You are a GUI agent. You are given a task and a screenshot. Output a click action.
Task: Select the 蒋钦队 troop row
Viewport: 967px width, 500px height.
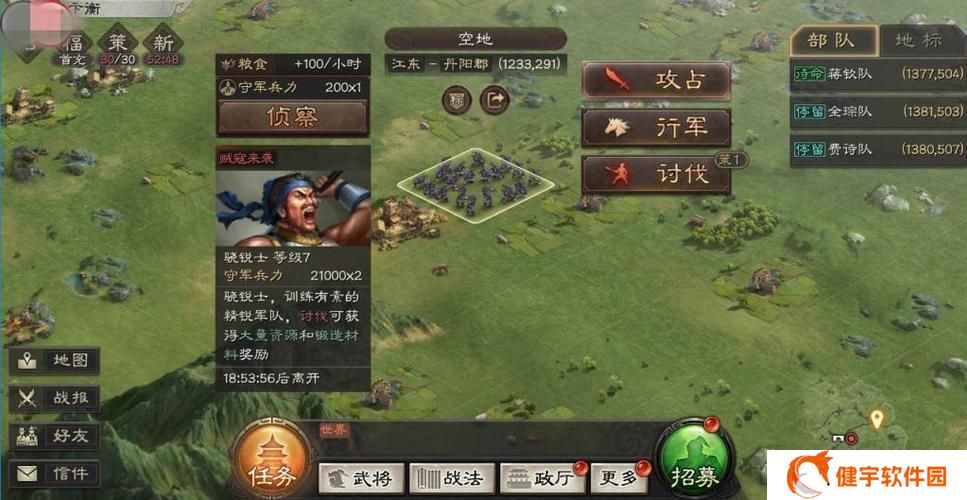pyautogui.click(x=877, y=74)
